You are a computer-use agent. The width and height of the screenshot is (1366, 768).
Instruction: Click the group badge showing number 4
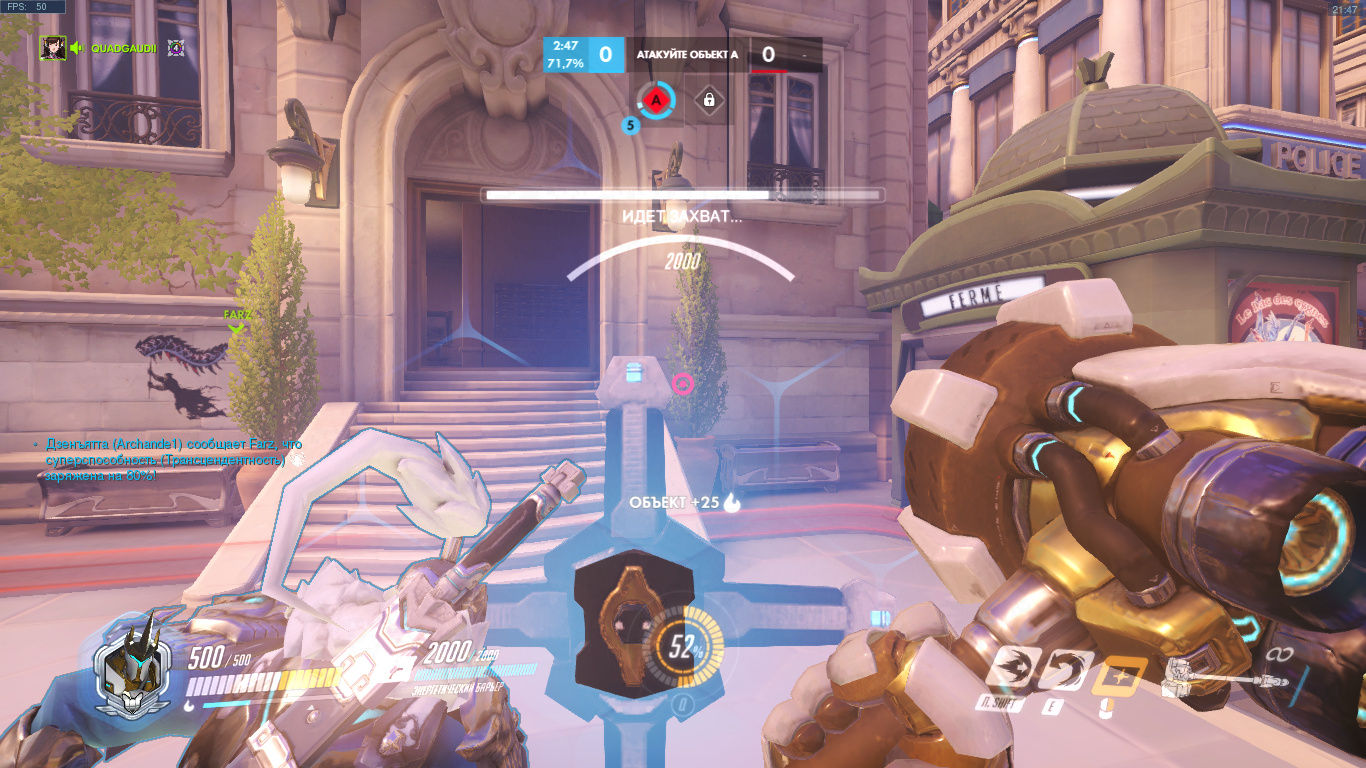[176, 47]
